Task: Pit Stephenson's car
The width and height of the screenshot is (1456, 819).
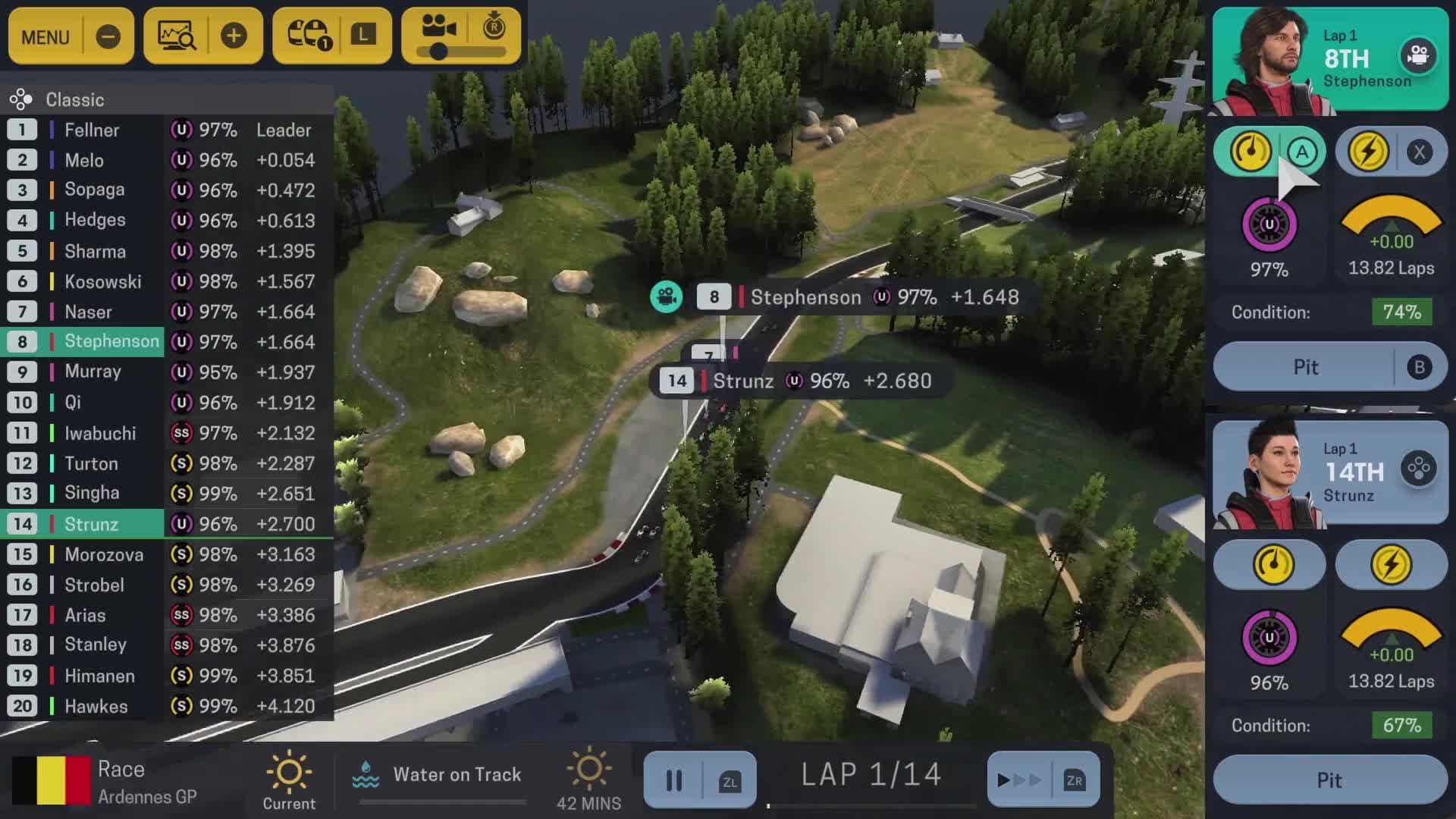Action: (x=1306, y=367)
